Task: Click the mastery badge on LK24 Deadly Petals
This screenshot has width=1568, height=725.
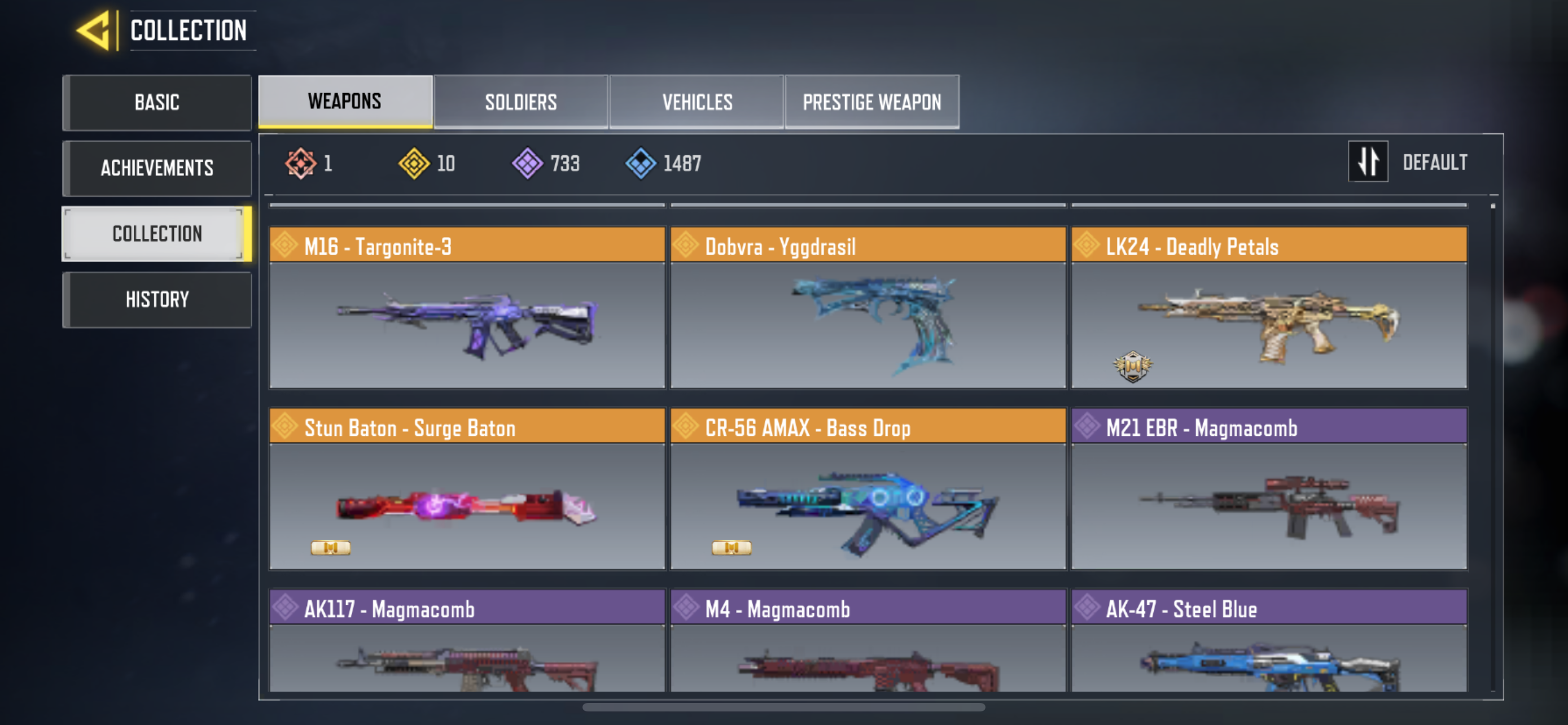Action: coord(1134,365)
